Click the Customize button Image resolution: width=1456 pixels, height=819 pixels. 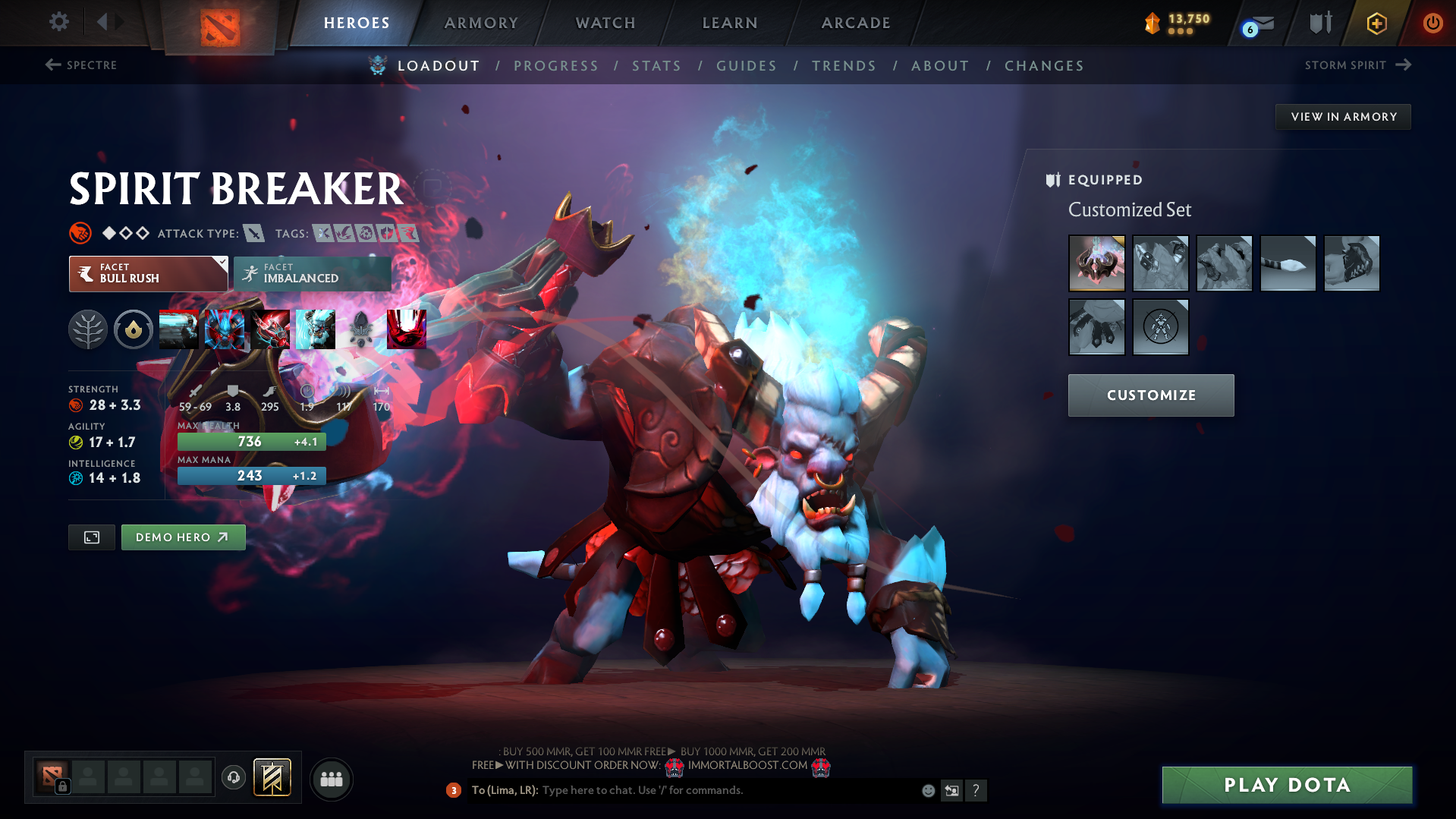pos(1150,395)
